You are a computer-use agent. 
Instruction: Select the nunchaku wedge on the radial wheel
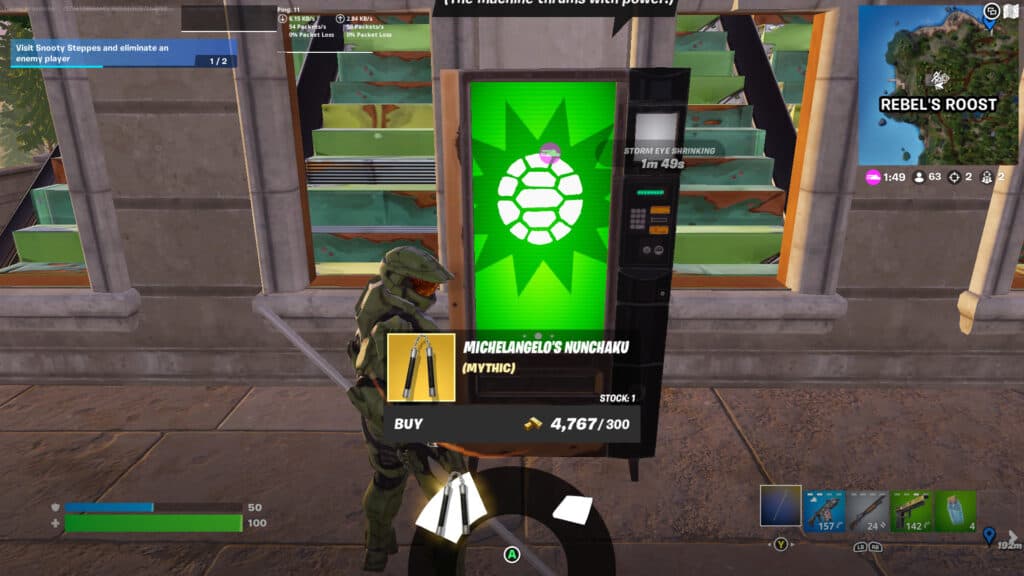451,503
